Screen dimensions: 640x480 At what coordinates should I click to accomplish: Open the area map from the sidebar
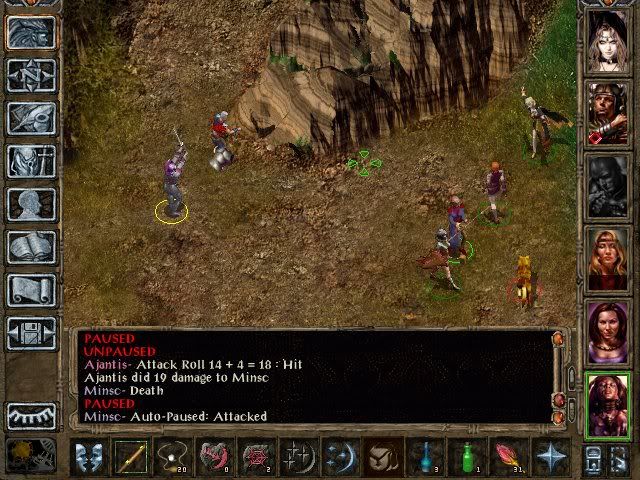tap(31, 76)
